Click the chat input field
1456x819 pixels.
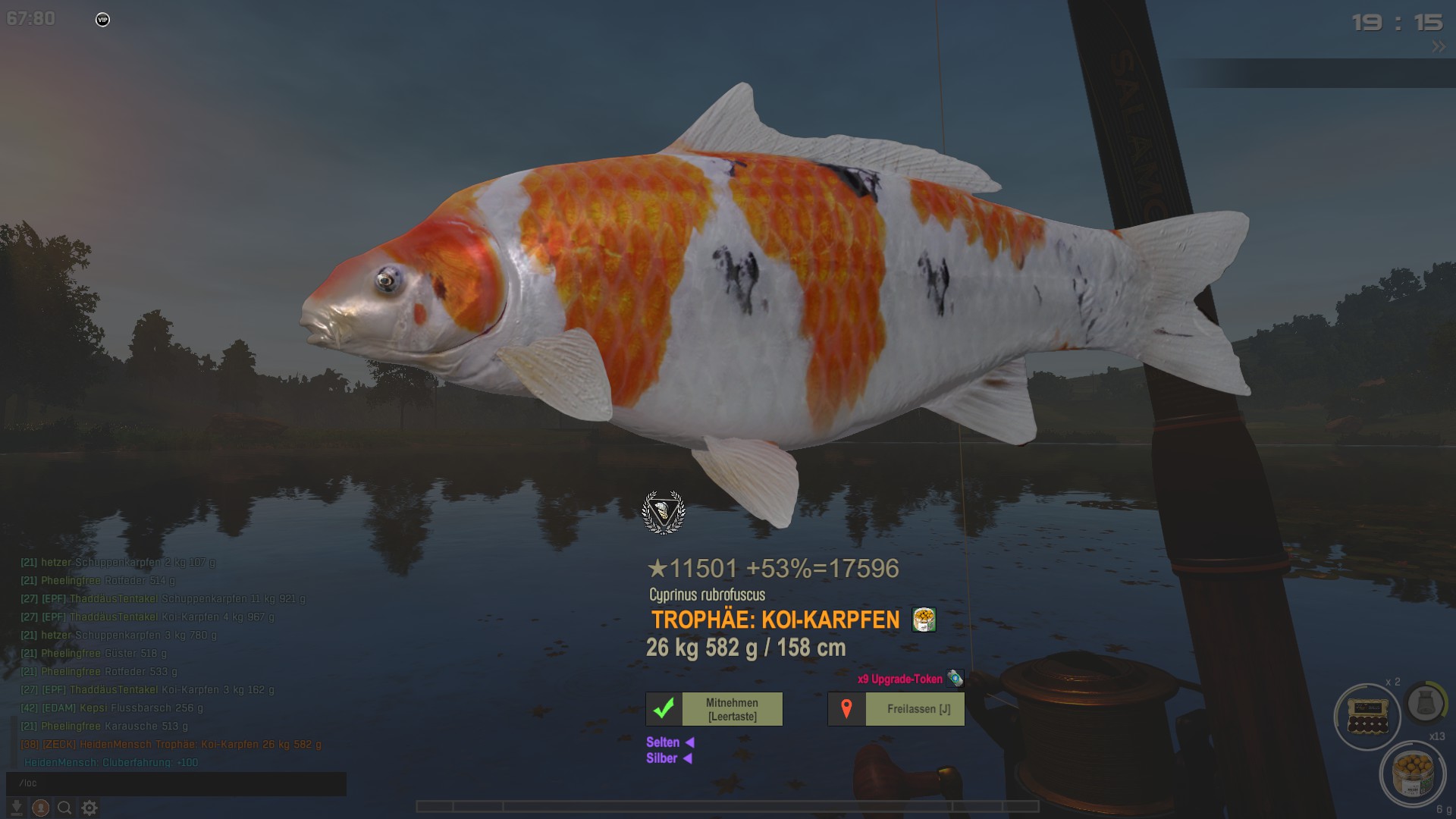tap(176, 783)
